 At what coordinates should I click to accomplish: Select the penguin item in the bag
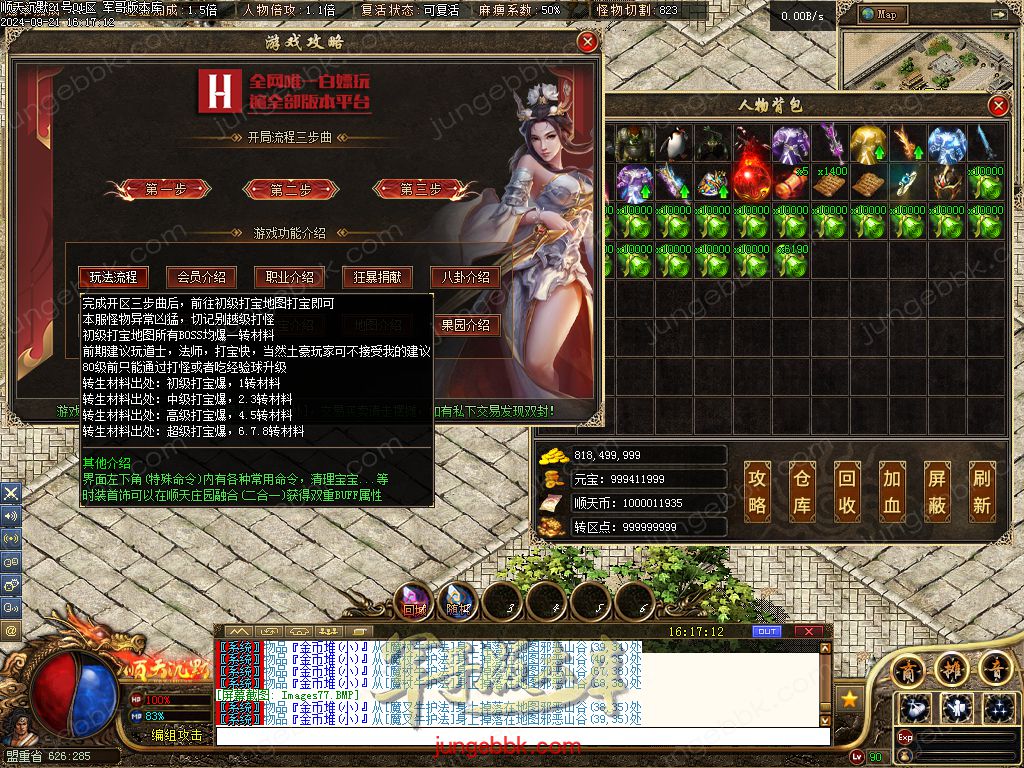coord(673,142)
